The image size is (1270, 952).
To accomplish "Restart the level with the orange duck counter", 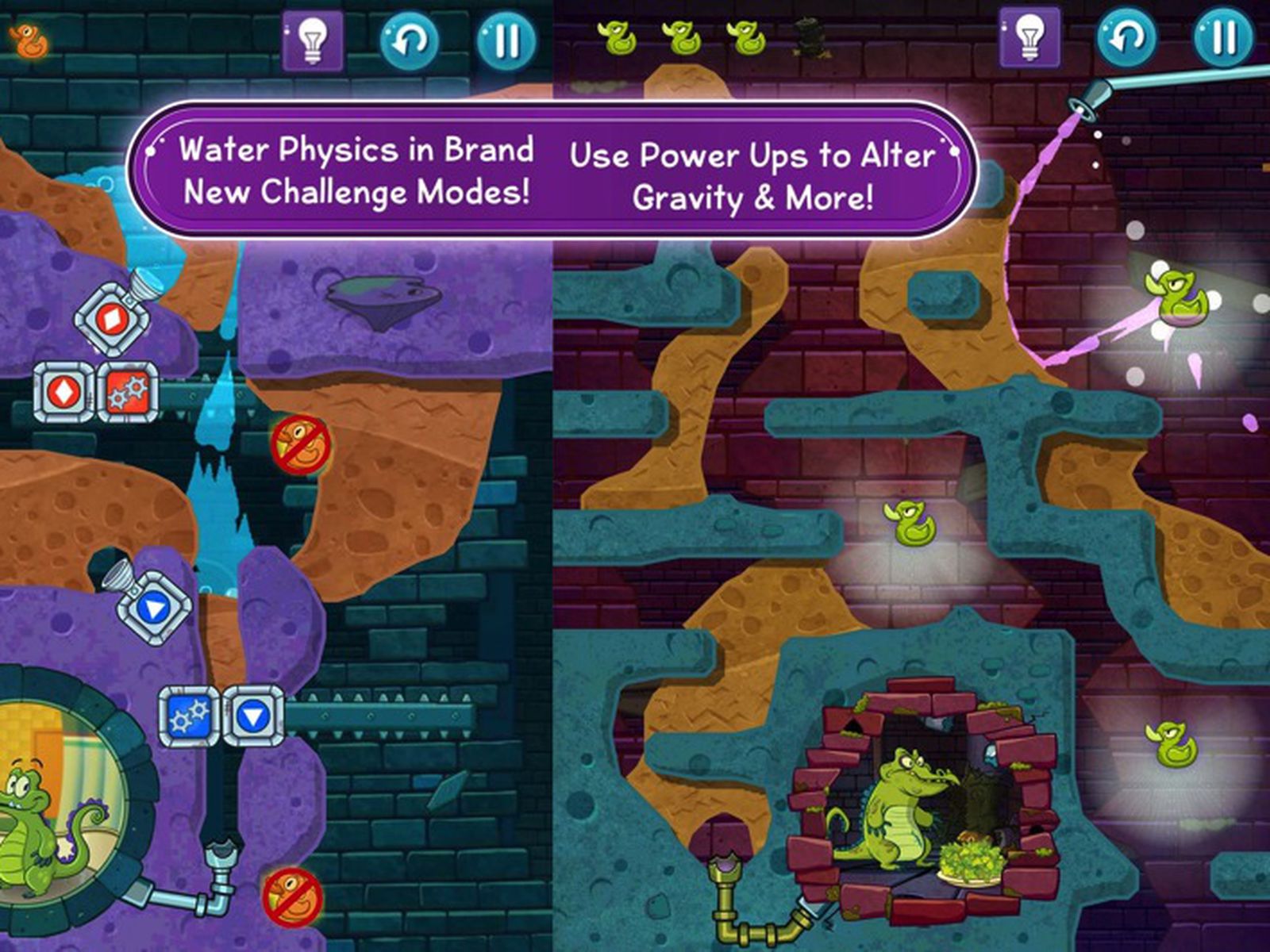I will click(x=410, y=40).
